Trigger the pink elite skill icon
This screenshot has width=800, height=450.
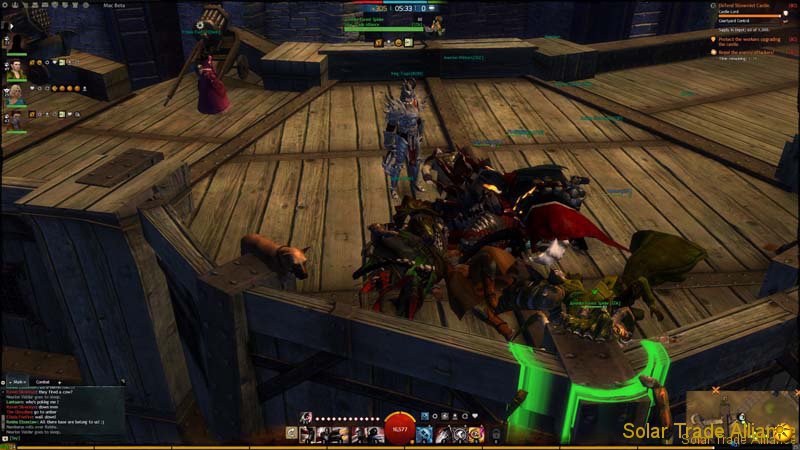coord(476,433)
